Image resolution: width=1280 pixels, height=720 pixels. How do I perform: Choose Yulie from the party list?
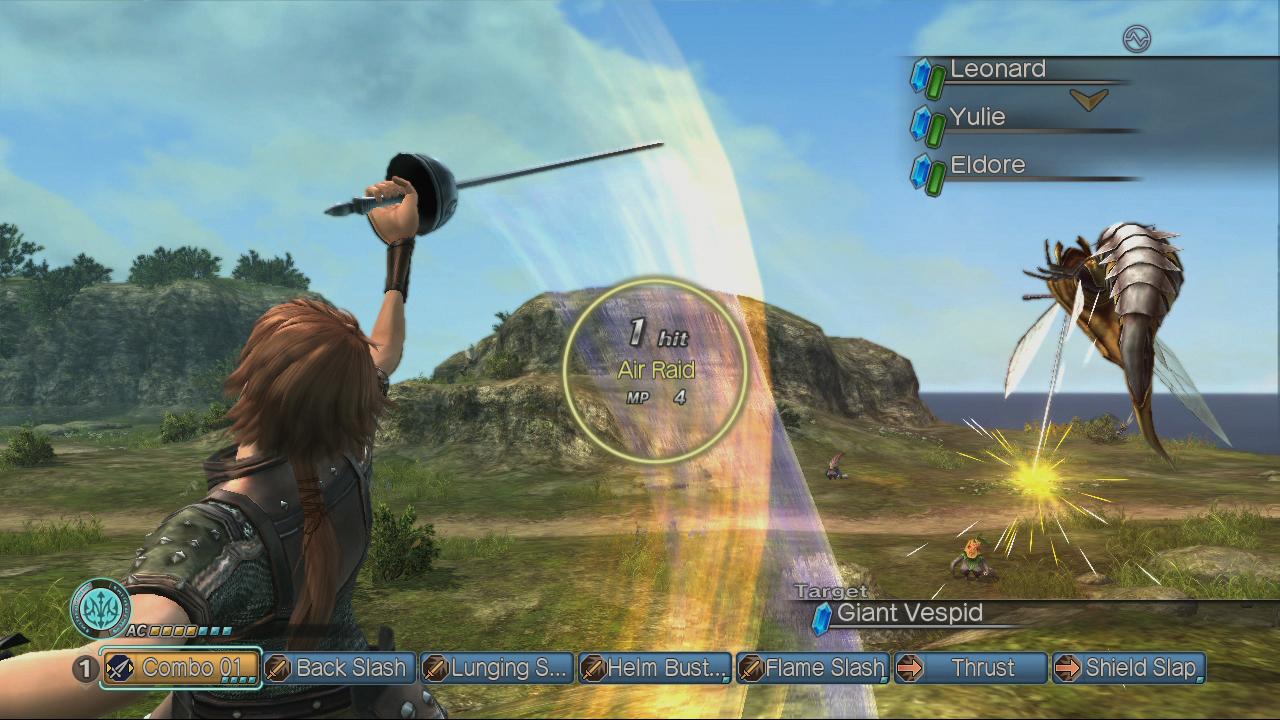click(x=977, y=118)
